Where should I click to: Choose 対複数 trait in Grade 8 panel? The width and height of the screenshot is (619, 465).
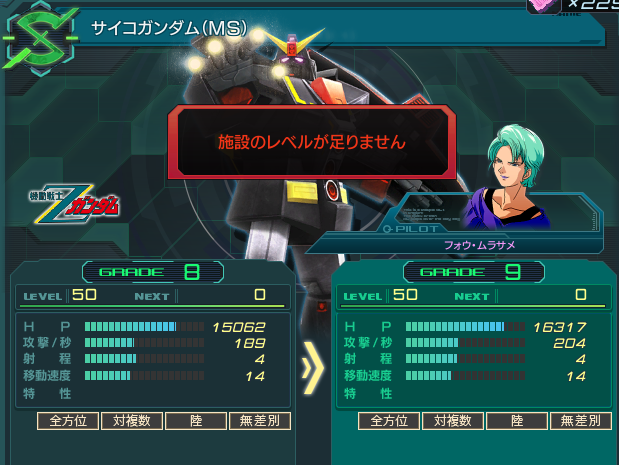tap(132, 421)
